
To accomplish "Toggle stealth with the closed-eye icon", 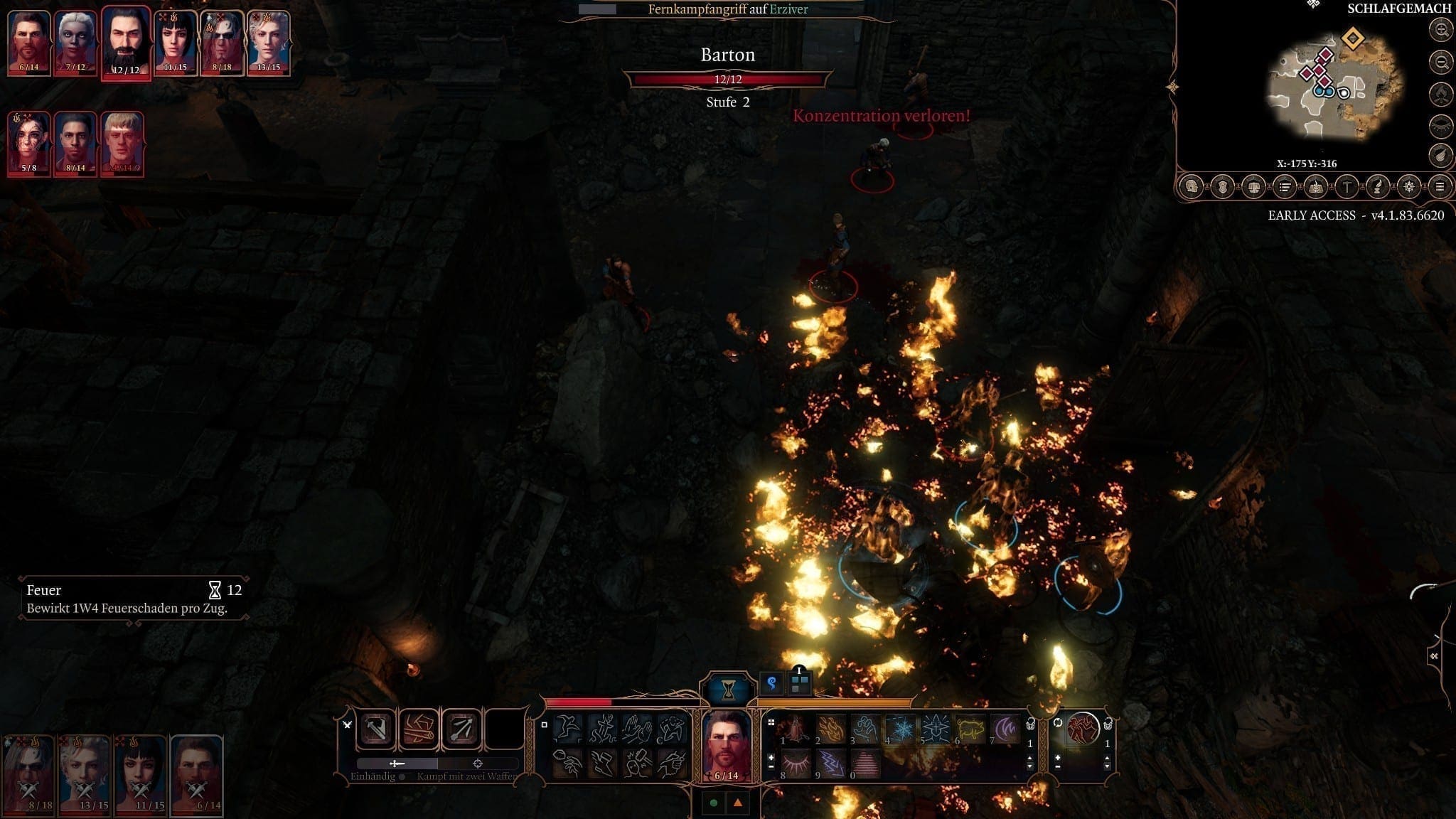I will (x=1441, y=127).
